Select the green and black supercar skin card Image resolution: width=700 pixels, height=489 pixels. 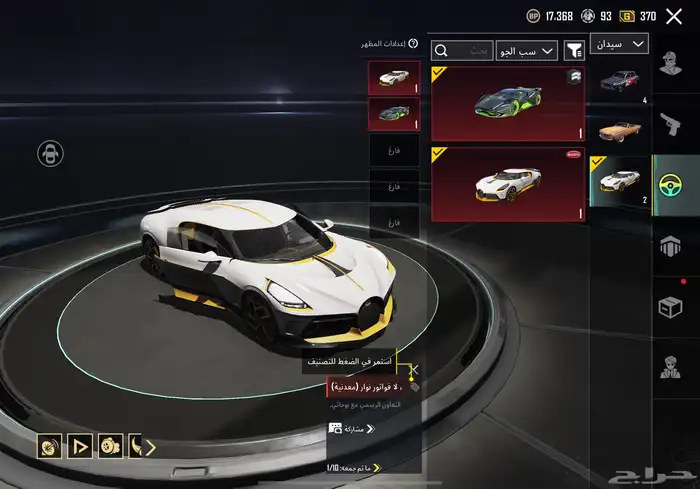tap(509, 104)
